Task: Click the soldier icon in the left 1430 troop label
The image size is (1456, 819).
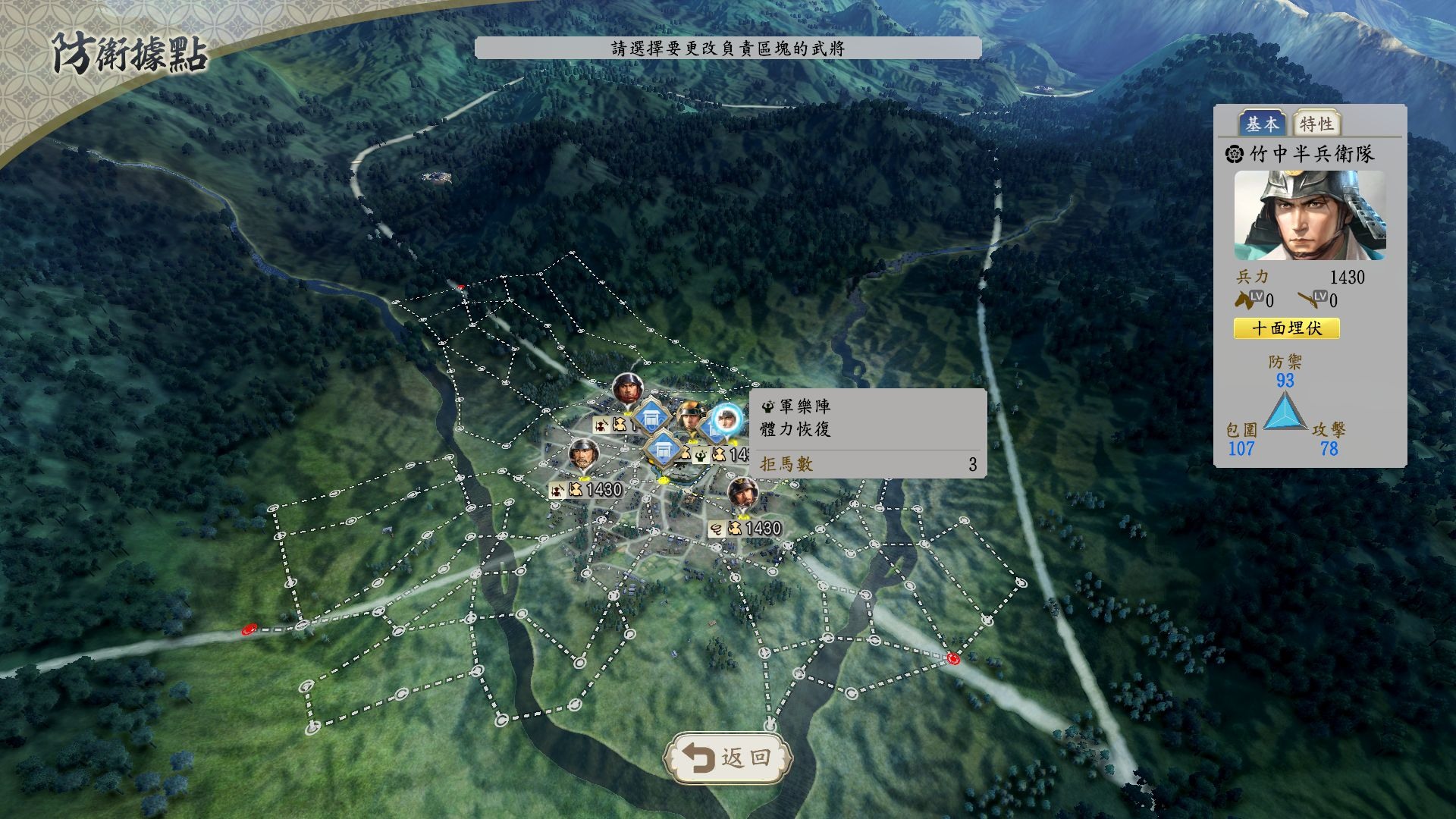Action: tap(577, 488)
